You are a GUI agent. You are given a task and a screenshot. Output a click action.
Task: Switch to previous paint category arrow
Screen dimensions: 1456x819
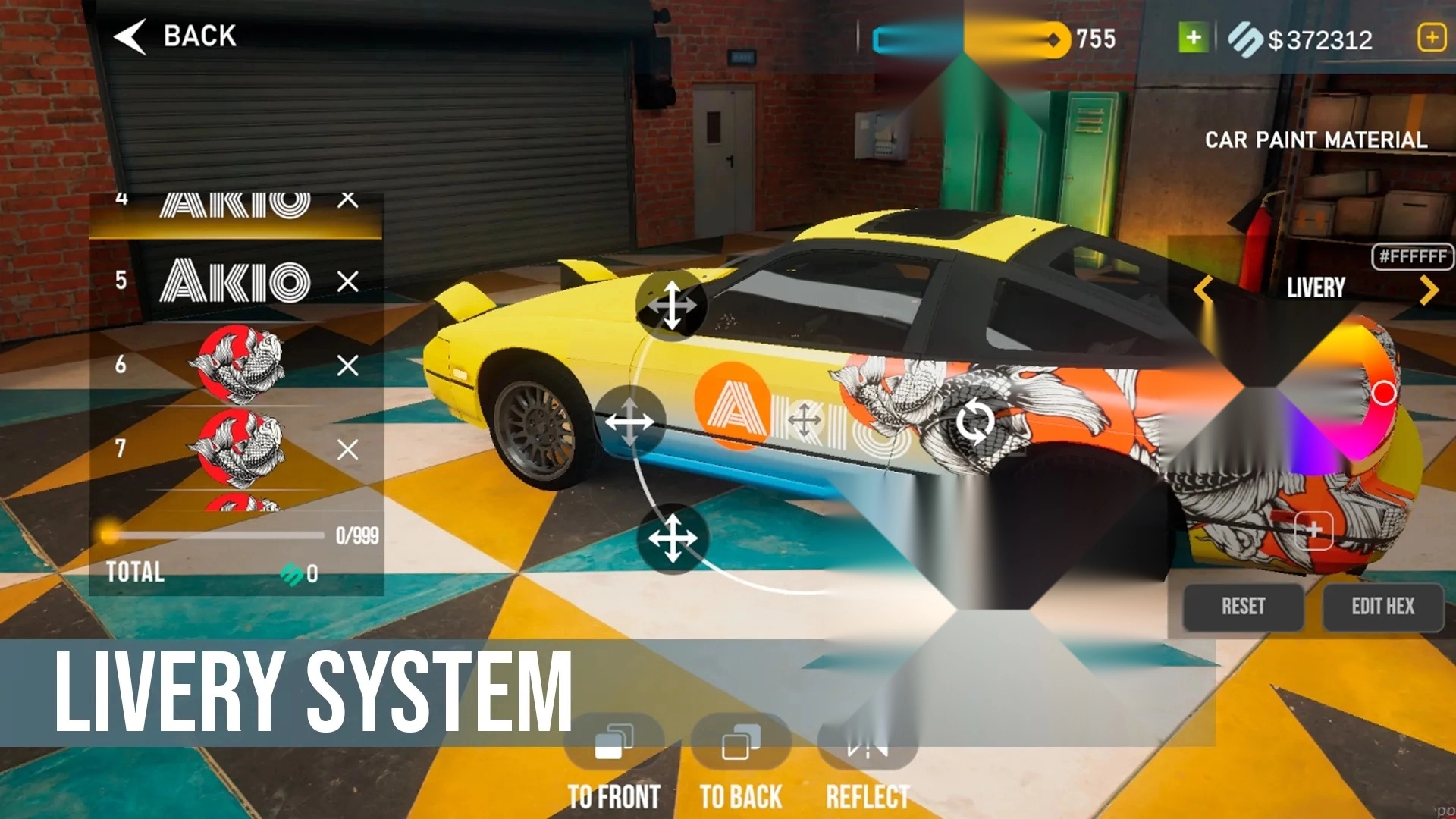click(1203, 289)
